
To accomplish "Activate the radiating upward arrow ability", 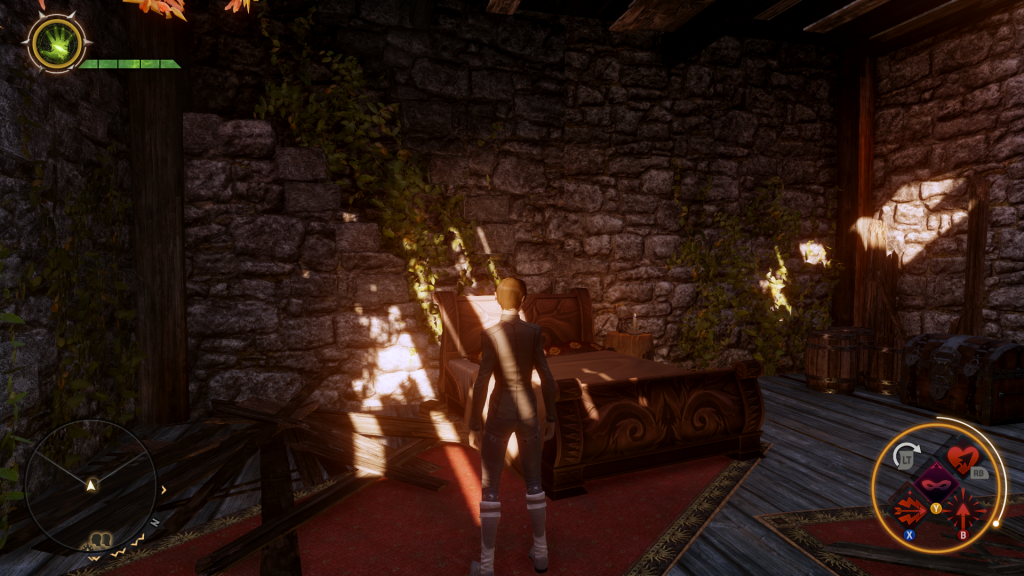I will 964,513.
